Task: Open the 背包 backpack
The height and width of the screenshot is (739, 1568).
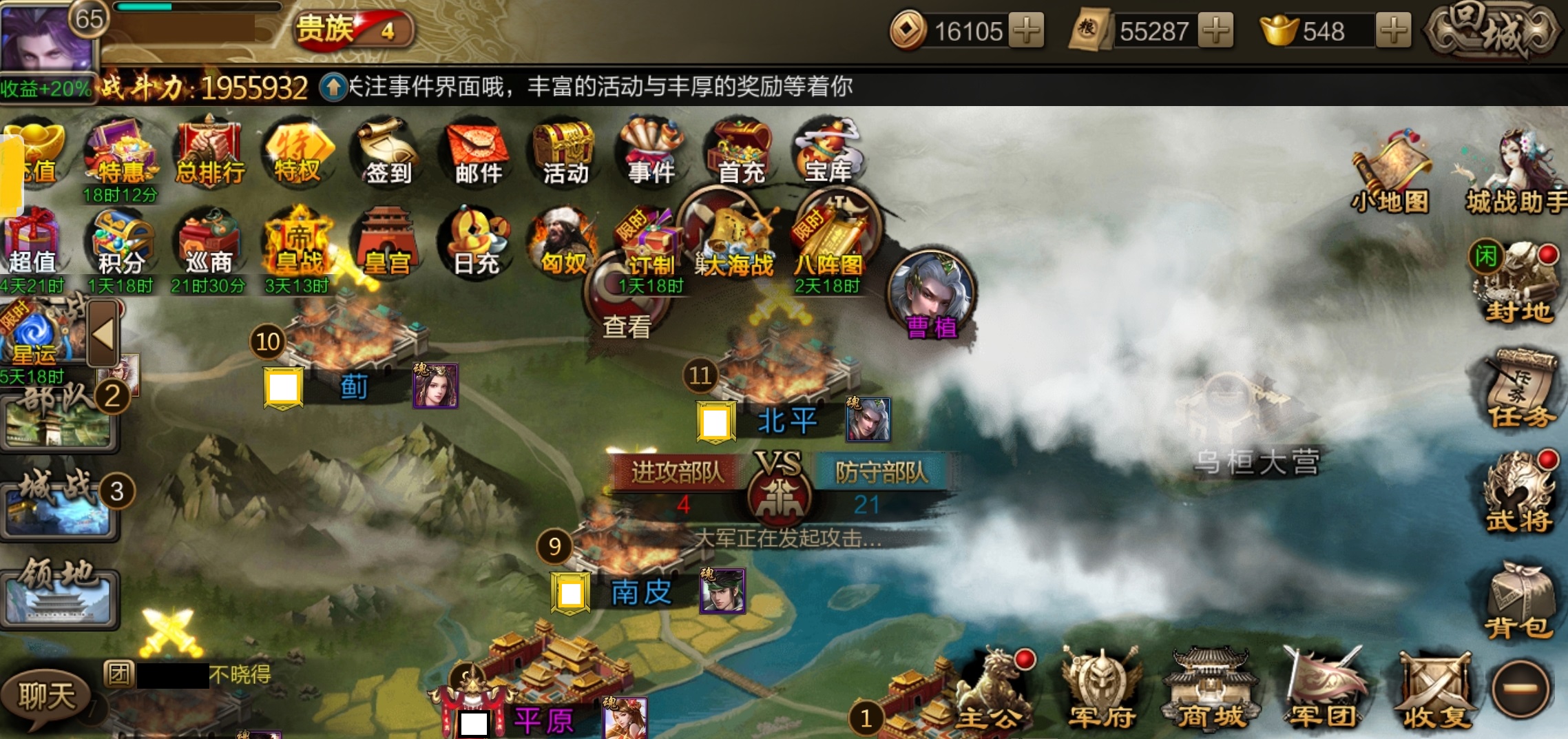Action: (x=1519, y=601)
